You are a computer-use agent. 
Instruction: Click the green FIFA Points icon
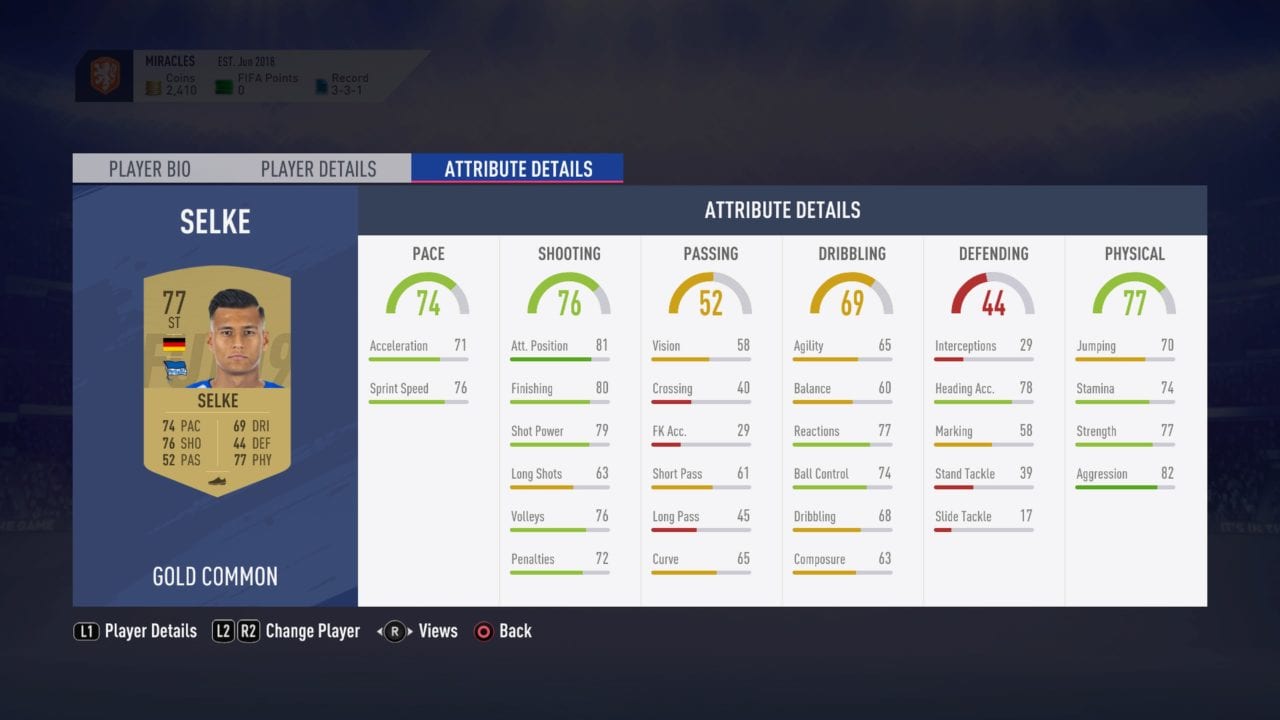[222, 85]
